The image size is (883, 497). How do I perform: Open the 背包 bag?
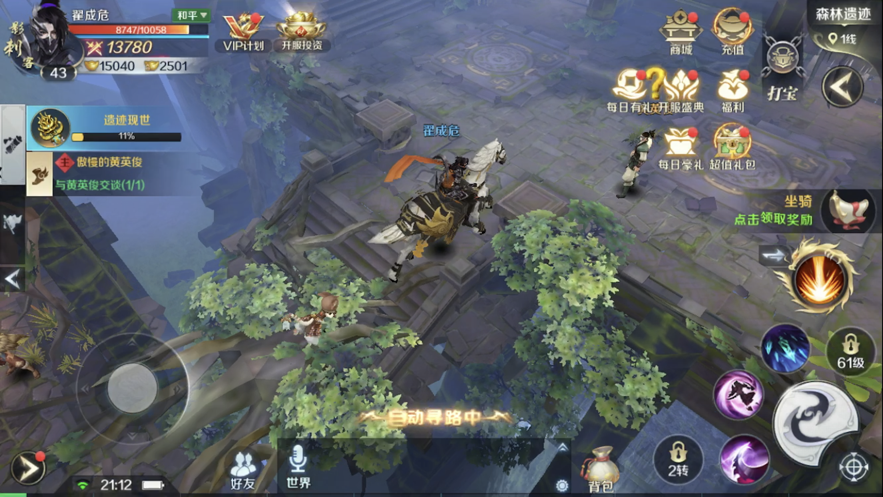(x=601, y=468)
